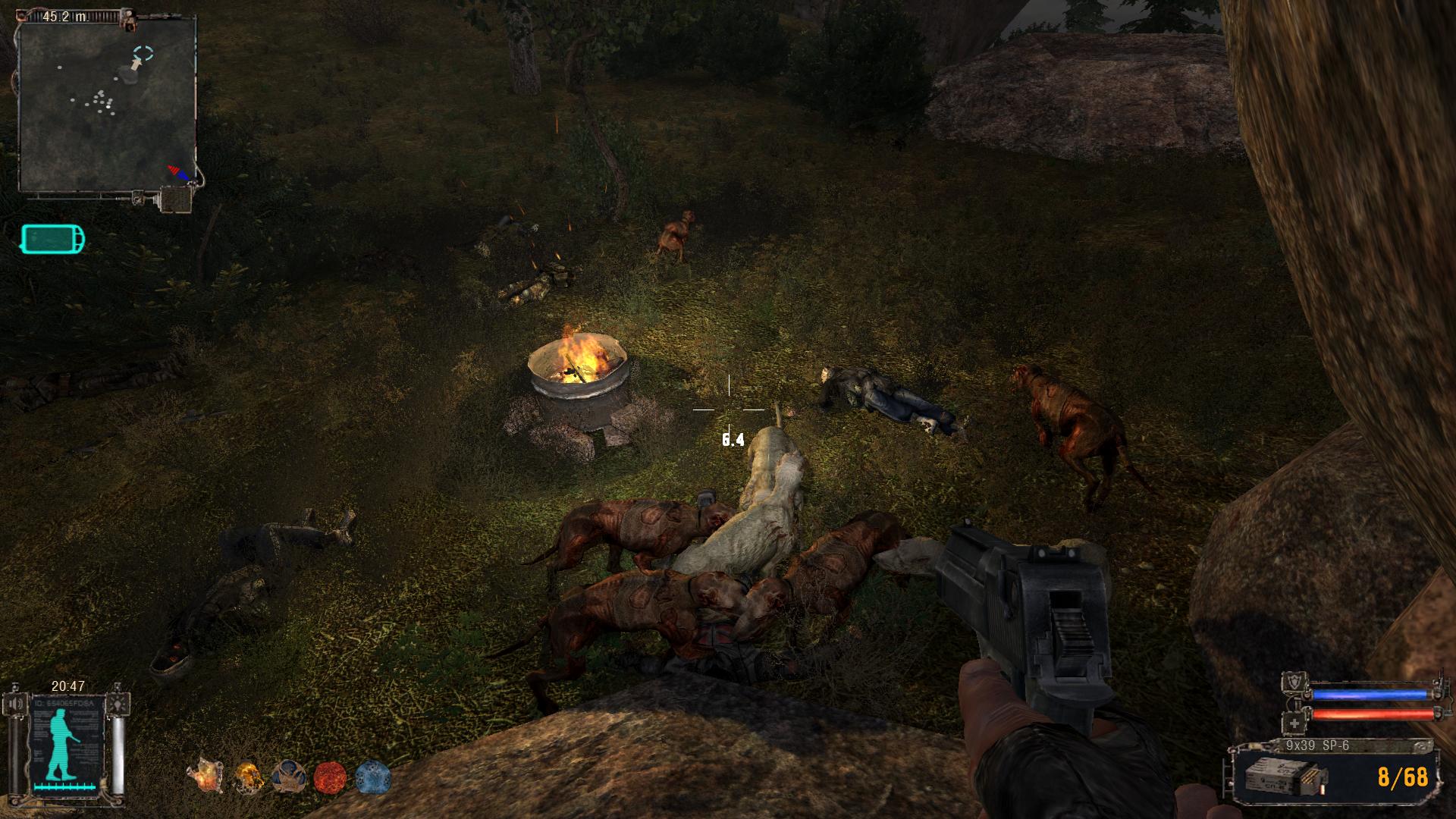
Task: Select the dashed cyan objective marker on minimap
Action: (x=143, y=52)
